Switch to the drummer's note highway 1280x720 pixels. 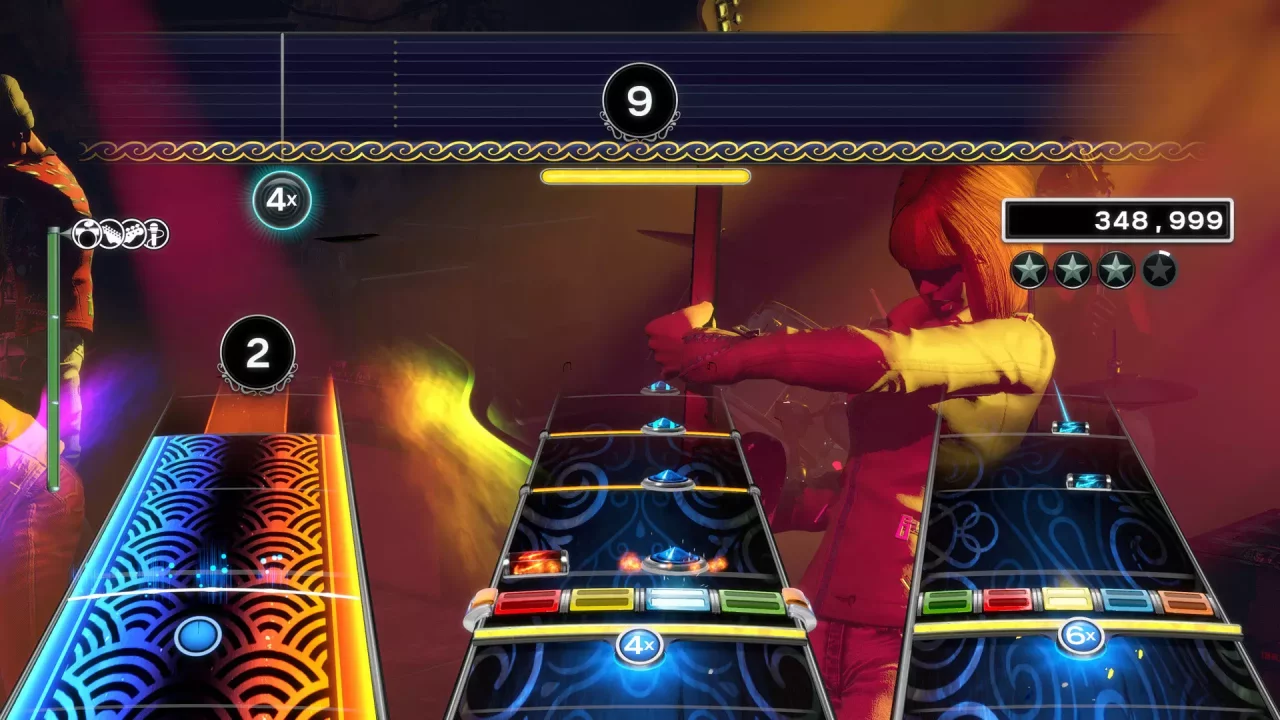pyautogui.click(x=650, y=520)
